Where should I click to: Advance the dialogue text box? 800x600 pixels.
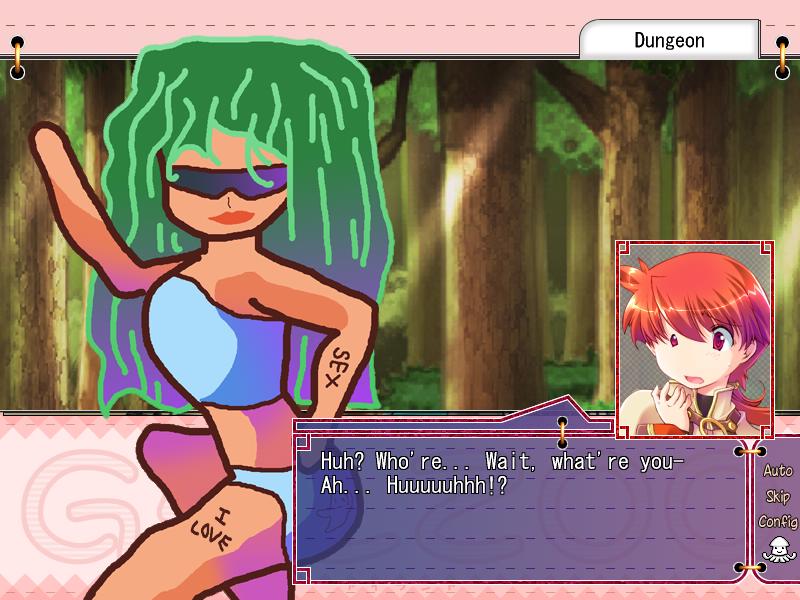tap(520, 510)
